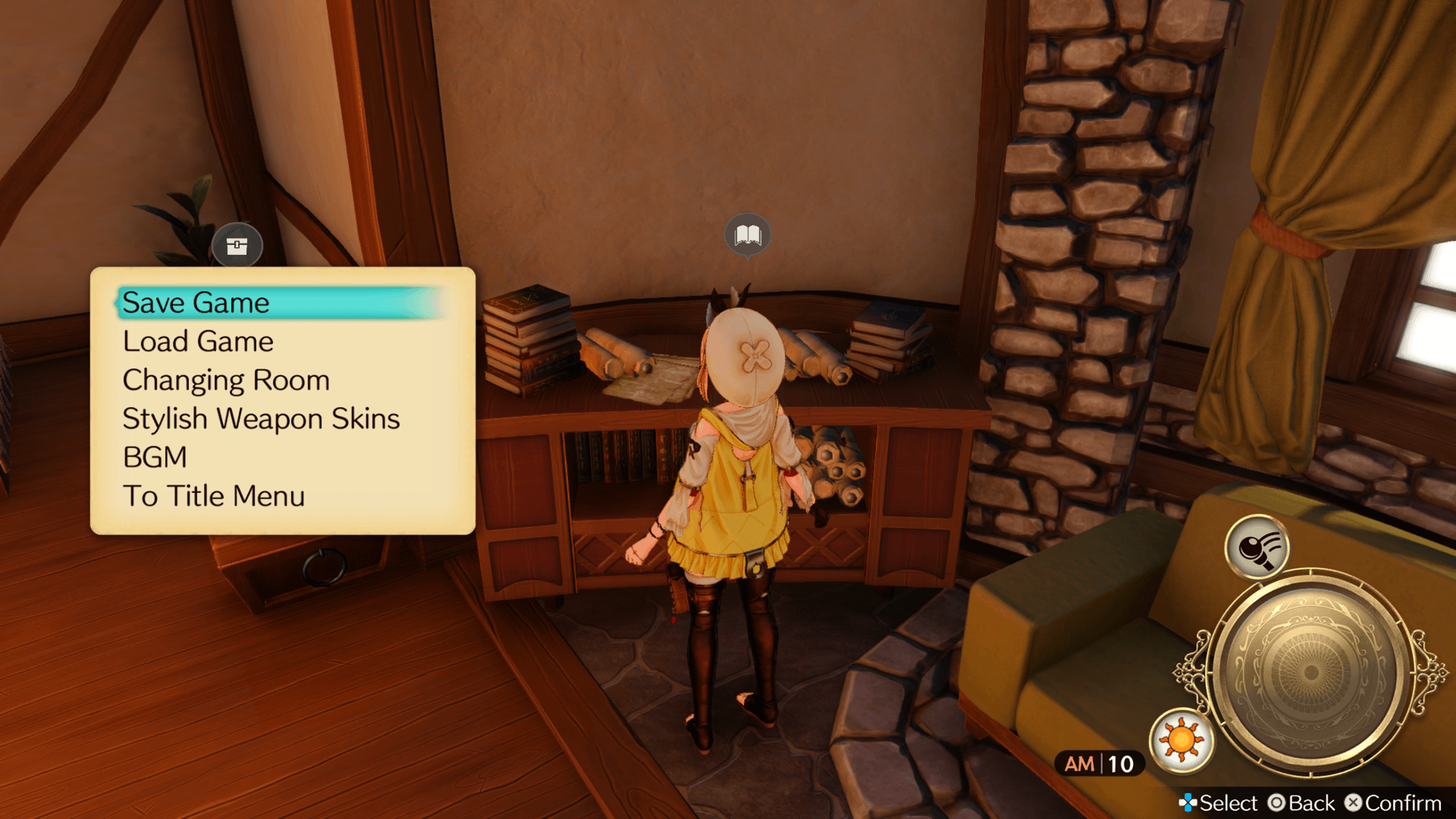Select Save Game in the menu

[x=196, y=303]
